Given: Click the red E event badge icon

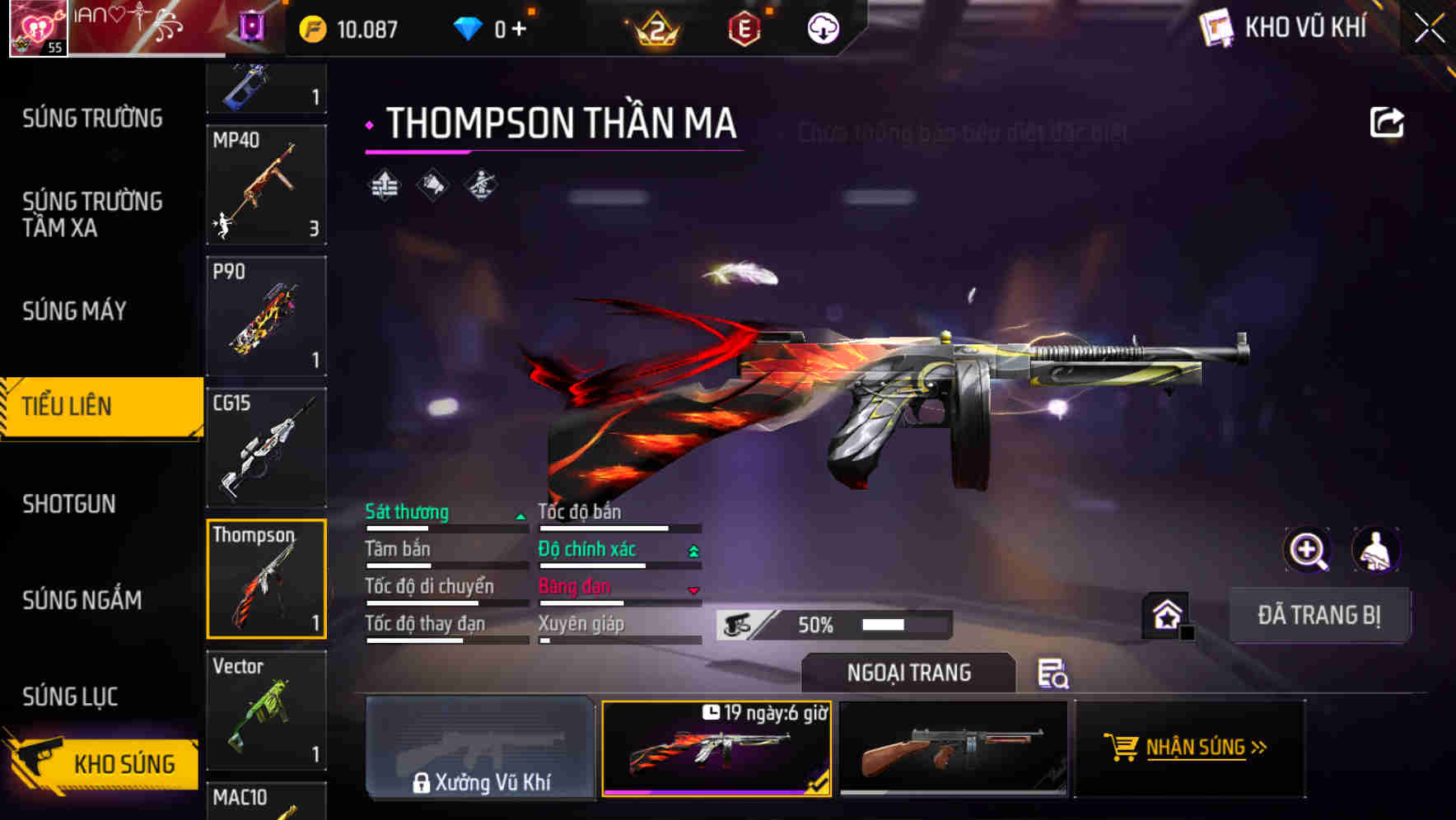Looking at the screenshot, I should click(x=744, y=27).
